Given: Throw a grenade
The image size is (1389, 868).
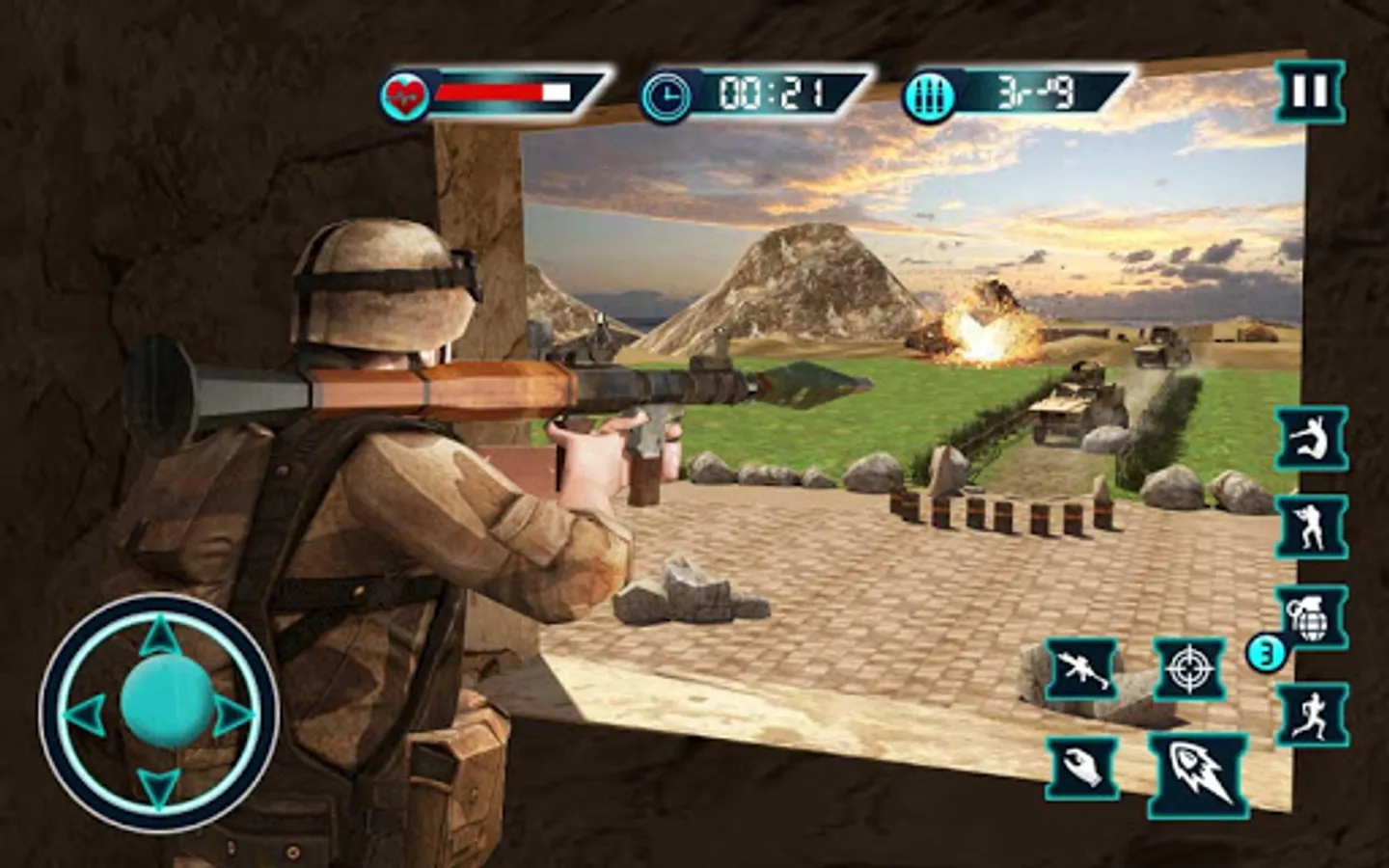Looking at the screenshot, I should click(1311, 617).
